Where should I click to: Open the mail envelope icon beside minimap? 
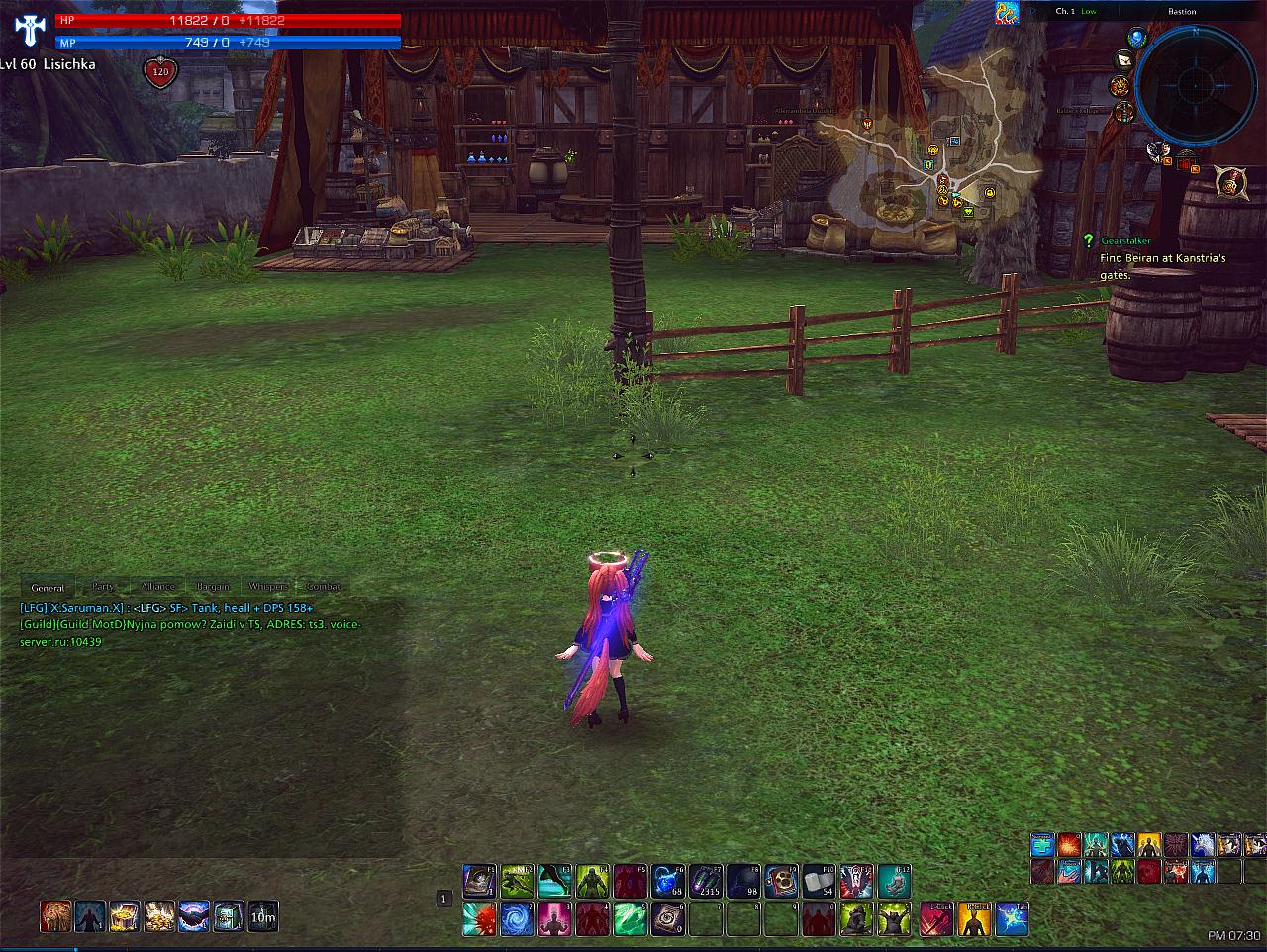click(1124, 61)
